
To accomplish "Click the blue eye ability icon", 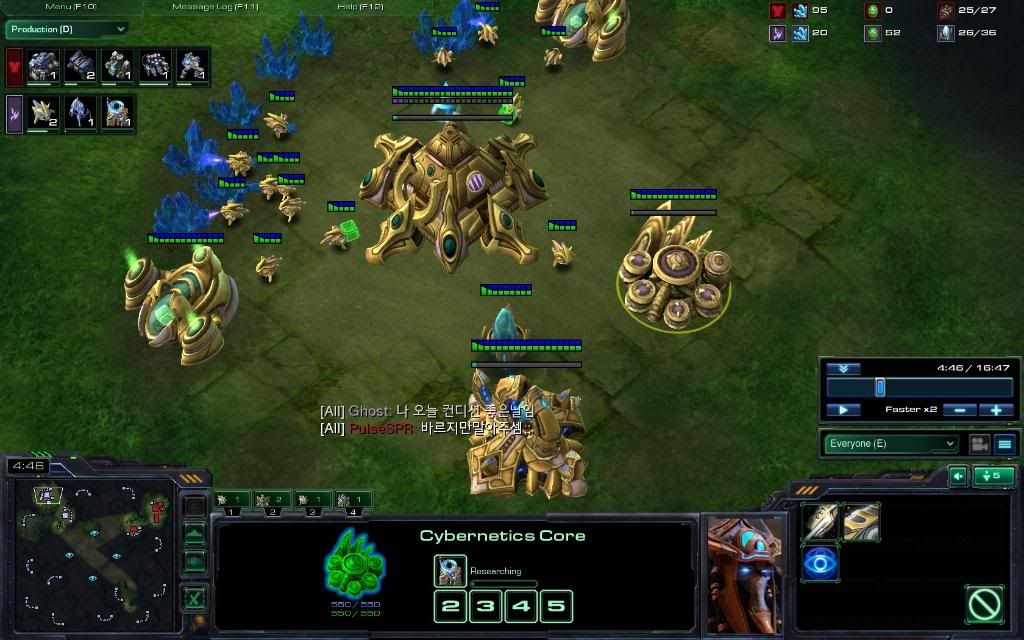I will coord(820,563).
